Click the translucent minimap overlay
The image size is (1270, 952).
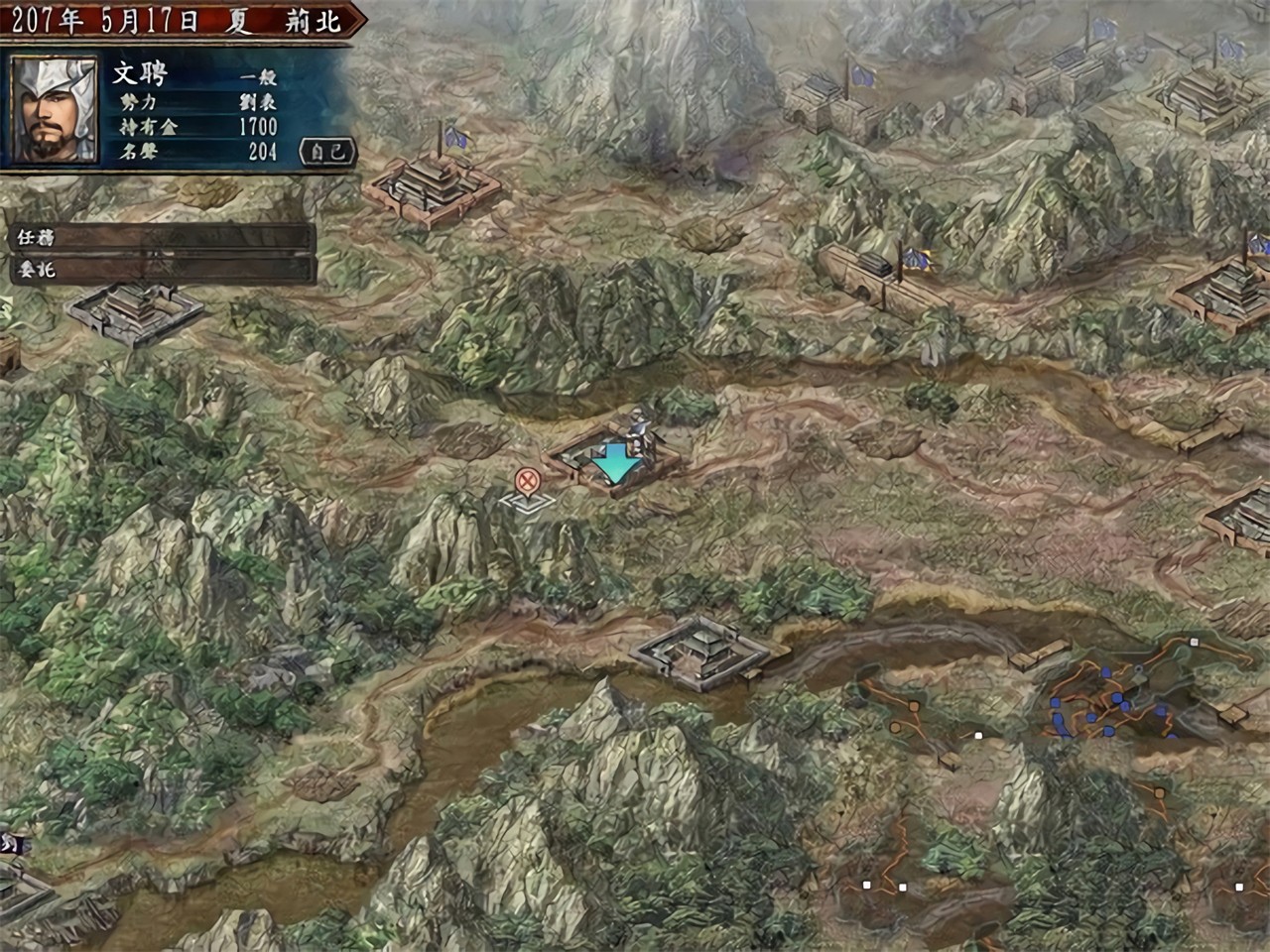(x=1052, y=783)
